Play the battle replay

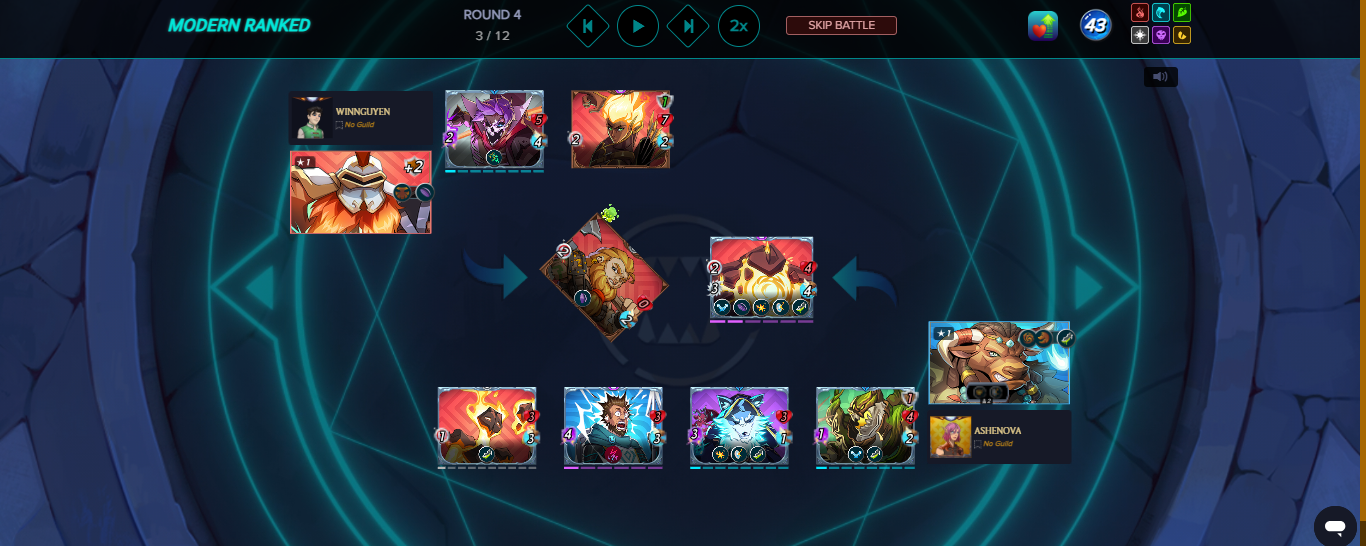click(x=638, y=26)
